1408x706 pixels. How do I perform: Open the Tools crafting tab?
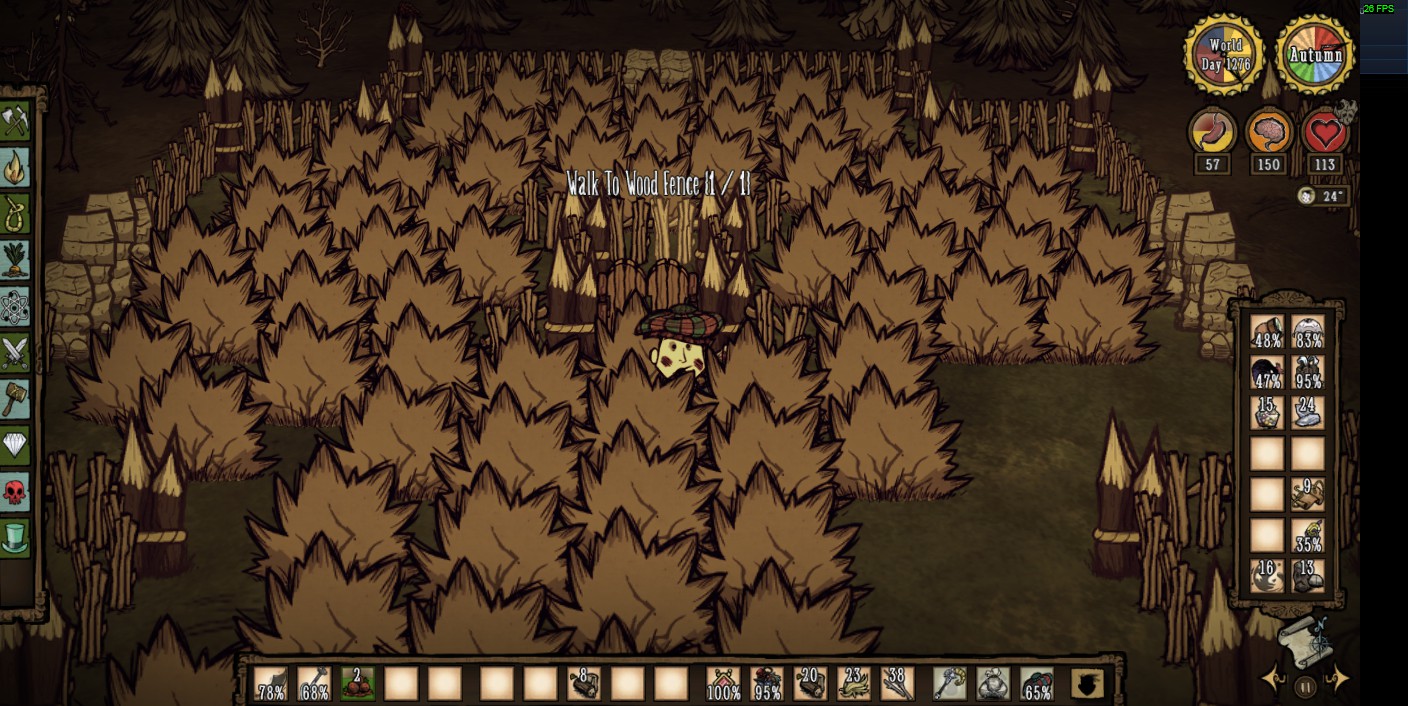(15, 122)
